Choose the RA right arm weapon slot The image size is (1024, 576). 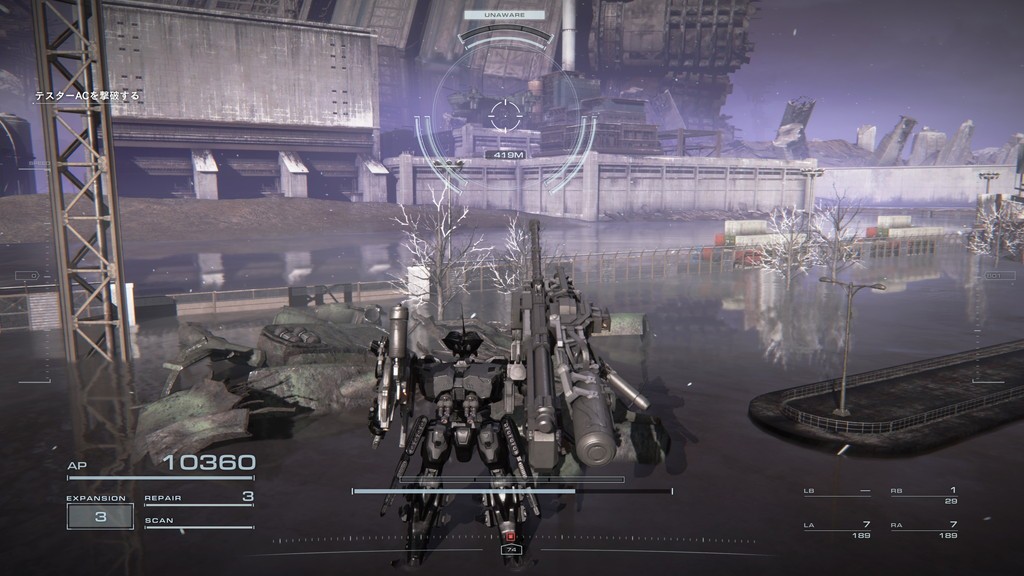pyautogui.click(x=924, y=529)
